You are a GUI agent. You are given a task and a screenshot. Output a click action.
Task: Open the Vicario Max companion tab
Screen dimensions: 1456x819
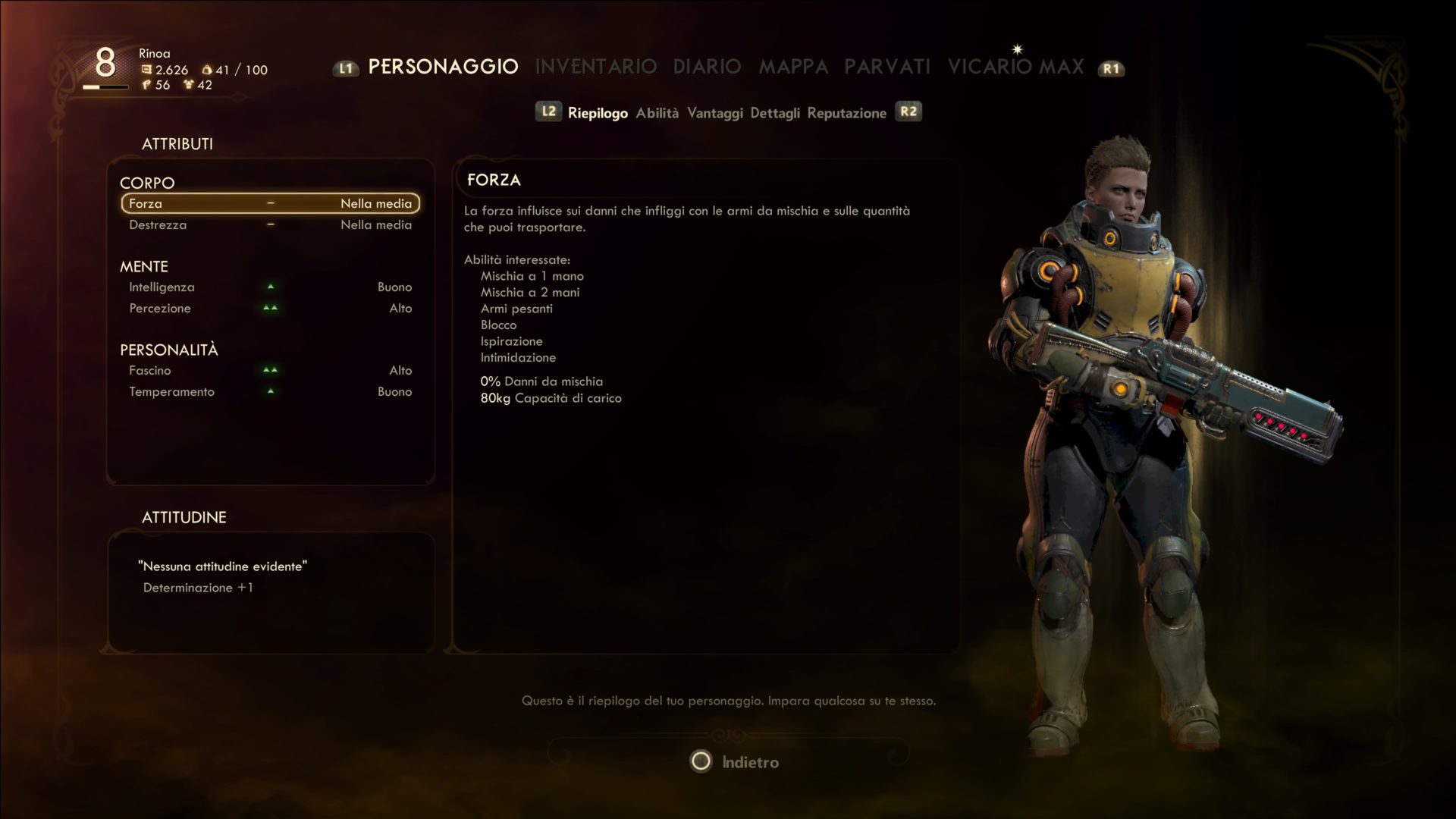pos(1015,67)
